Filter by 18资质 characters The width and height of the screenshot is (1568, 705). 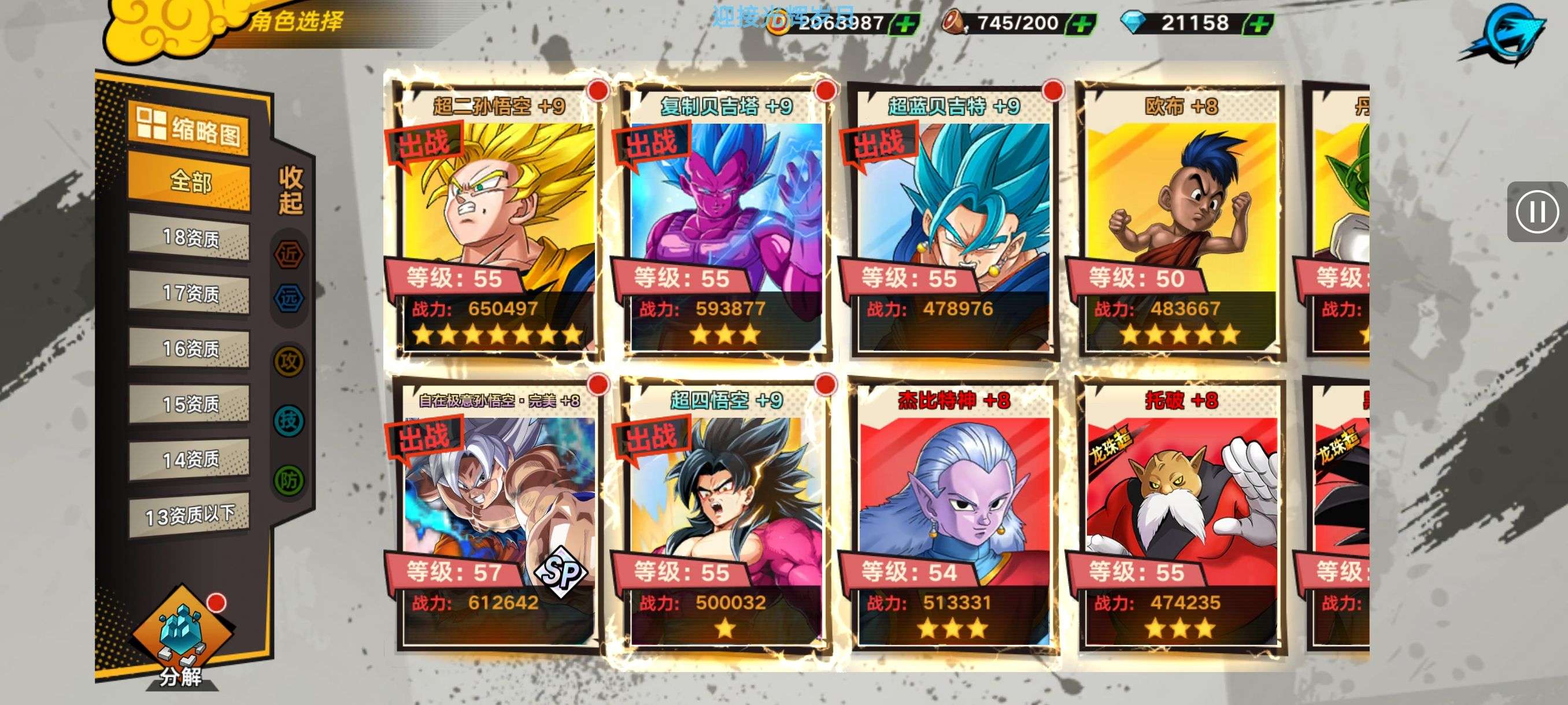(189, 238)
